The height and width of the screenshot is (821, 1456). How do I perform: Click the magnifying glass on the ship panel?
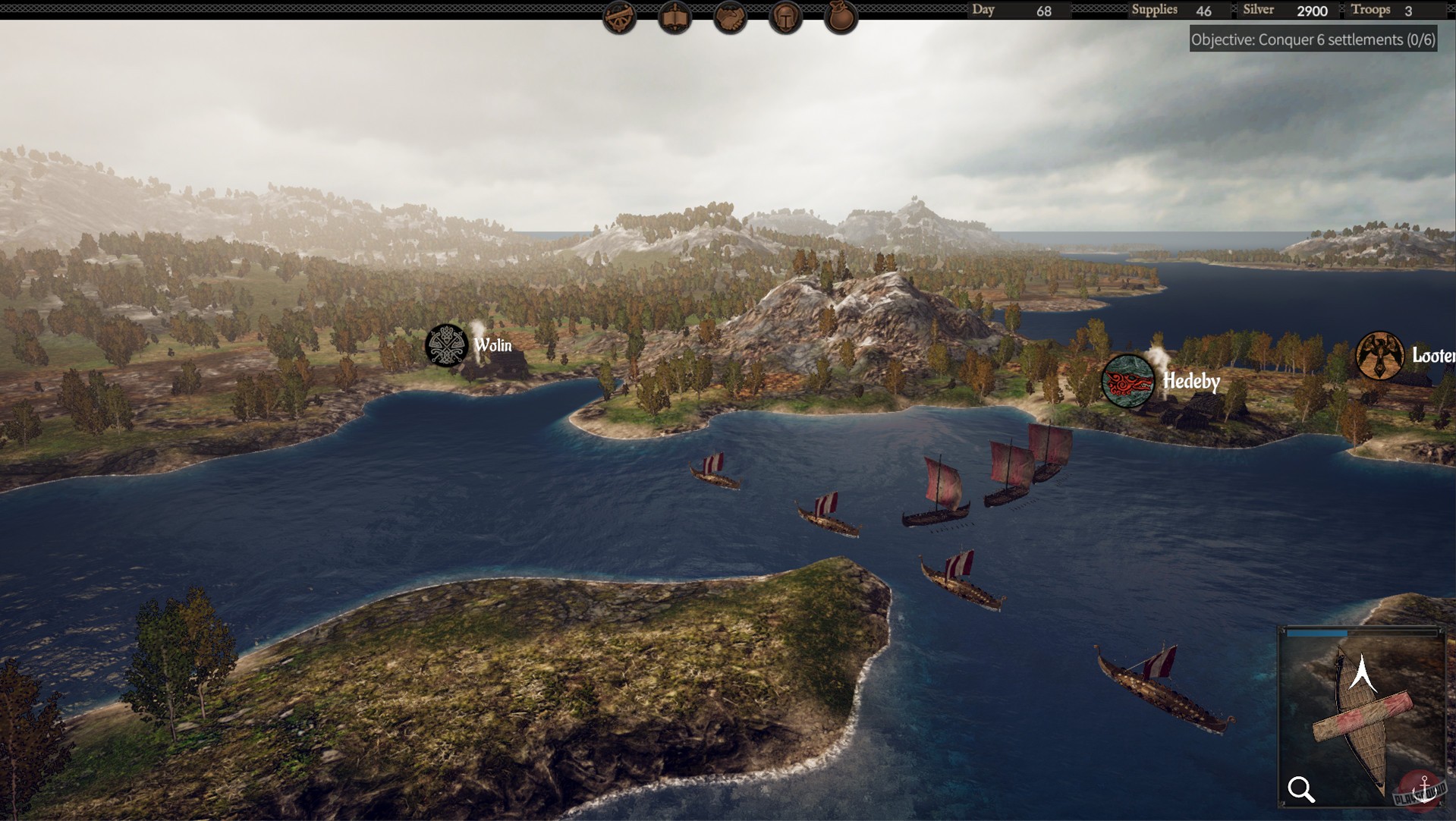[x=1301, y=789]
